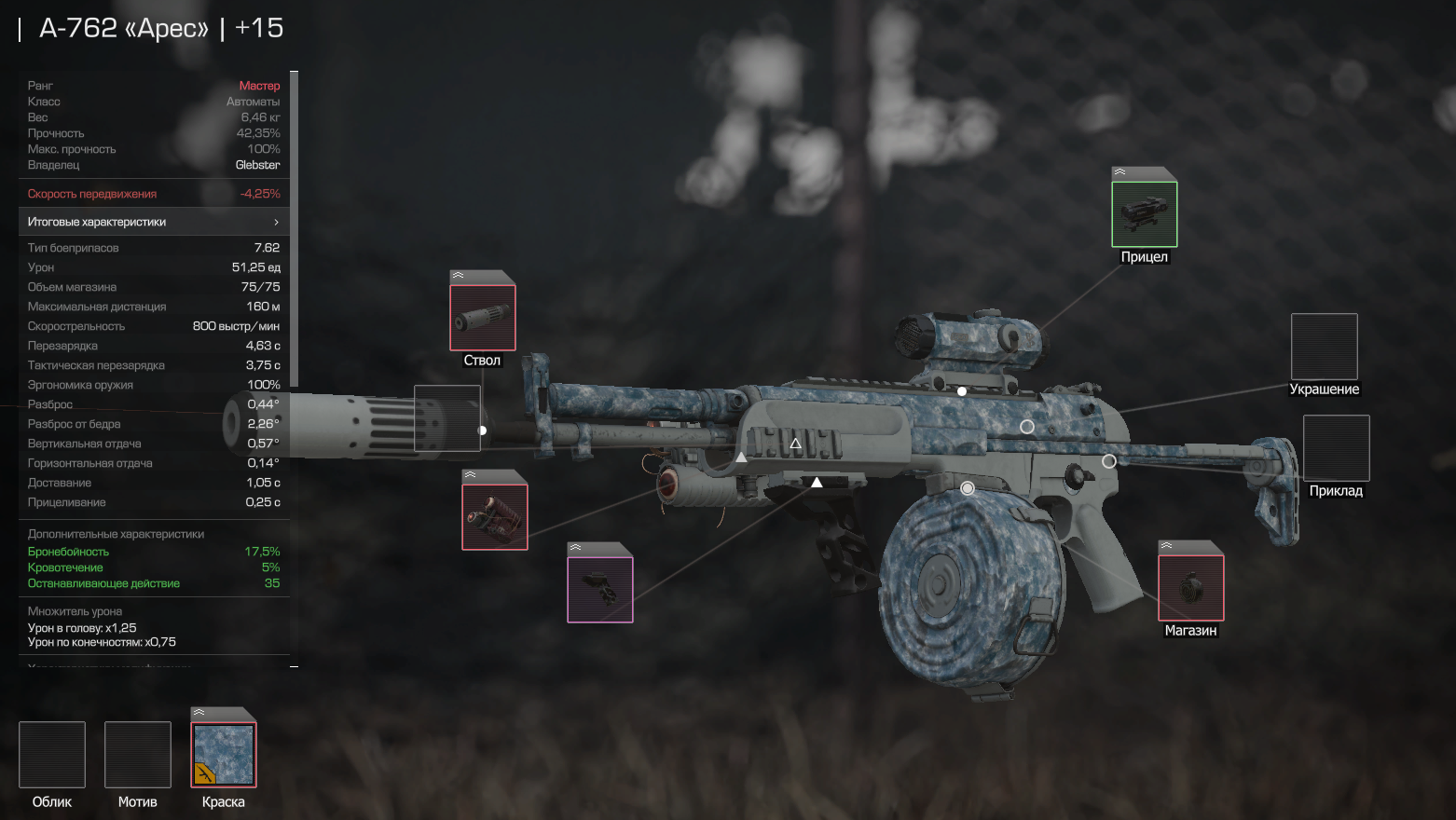1456x820 pixels.
Task: Select the Магазин drum magazine slot
Action: tap(1190, 588)
